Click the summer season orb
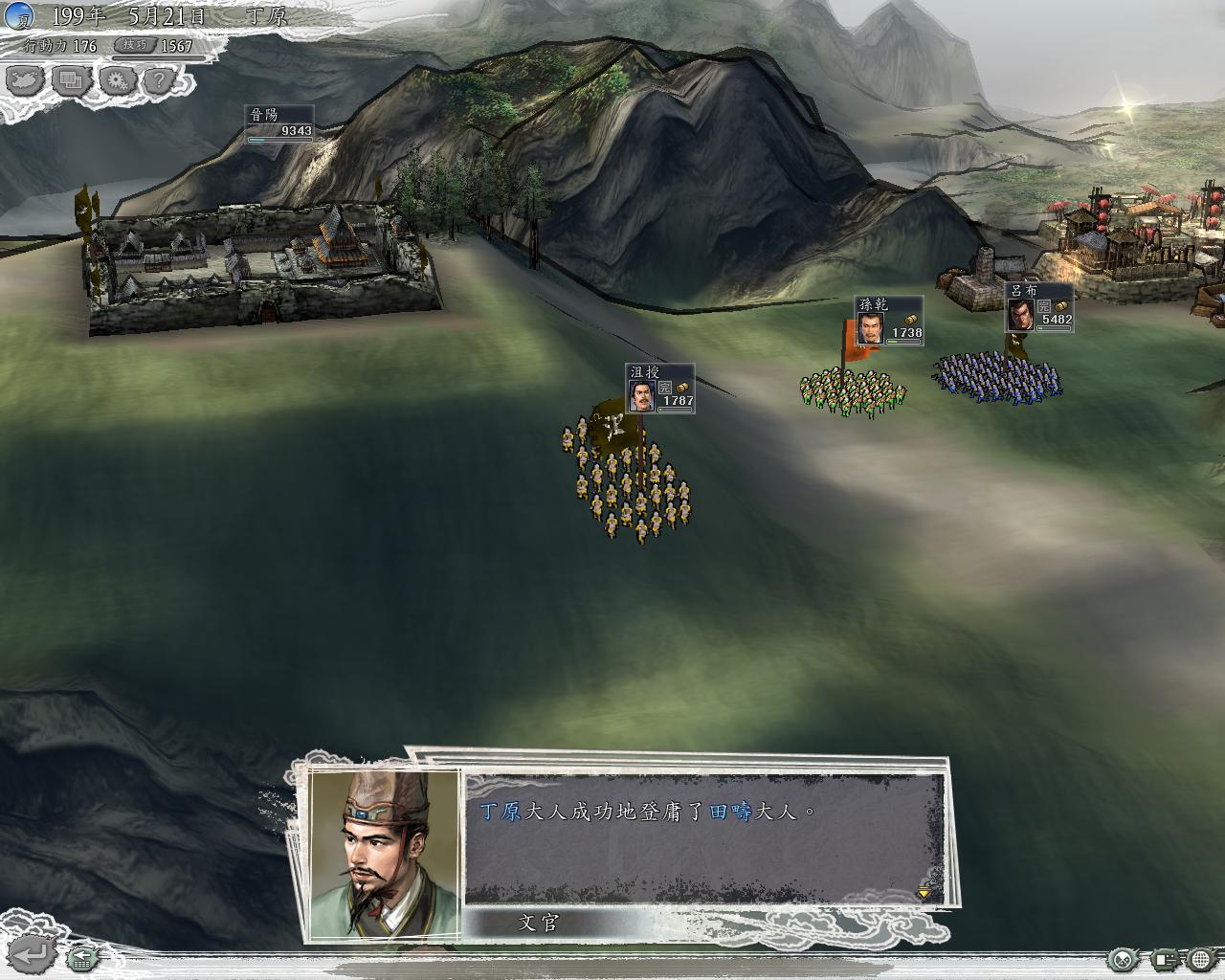The image size is (1225, 980). [x=17, y=16]
